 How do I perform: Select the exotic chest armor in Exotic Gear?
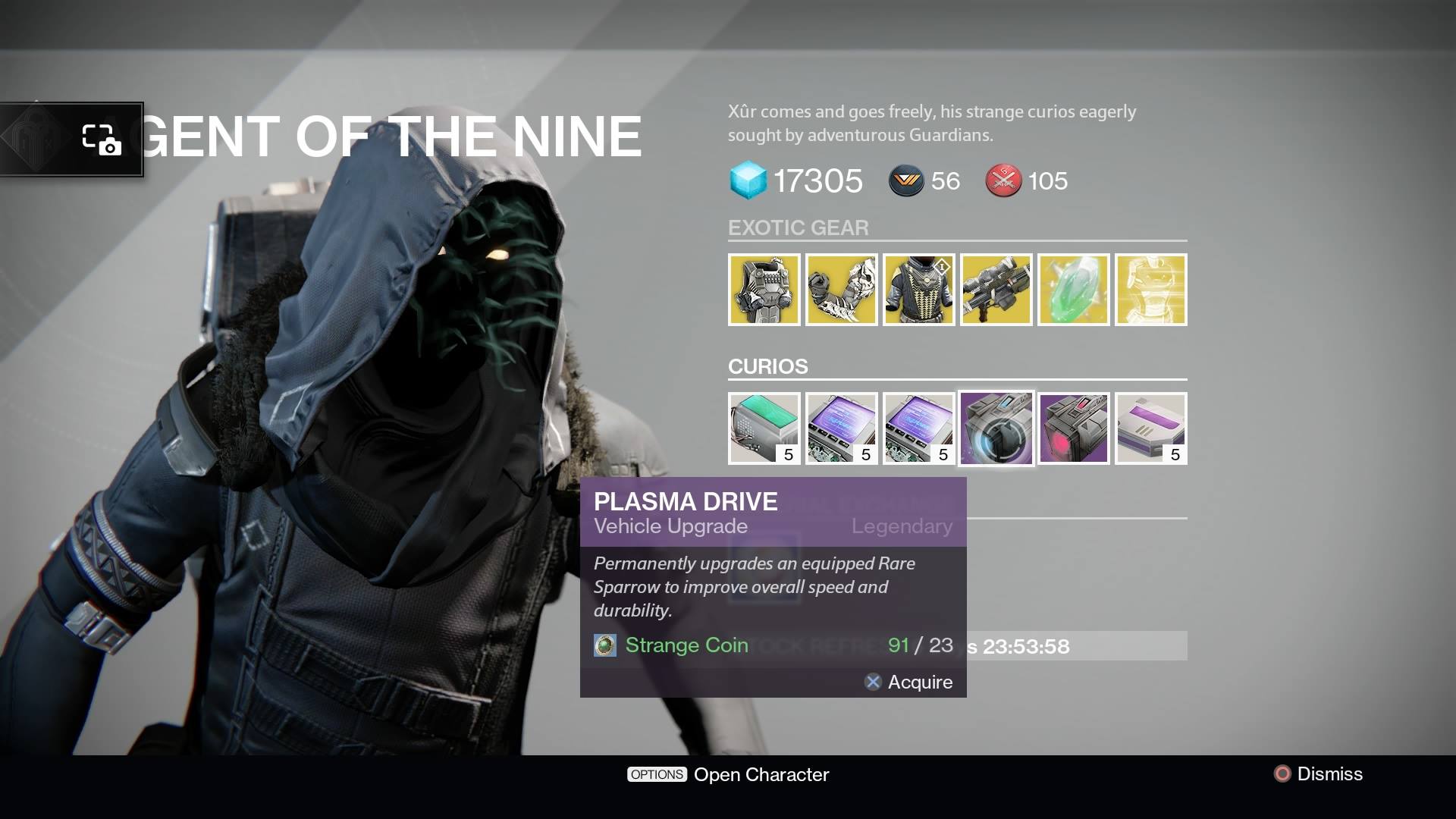(x=764, y=290)
